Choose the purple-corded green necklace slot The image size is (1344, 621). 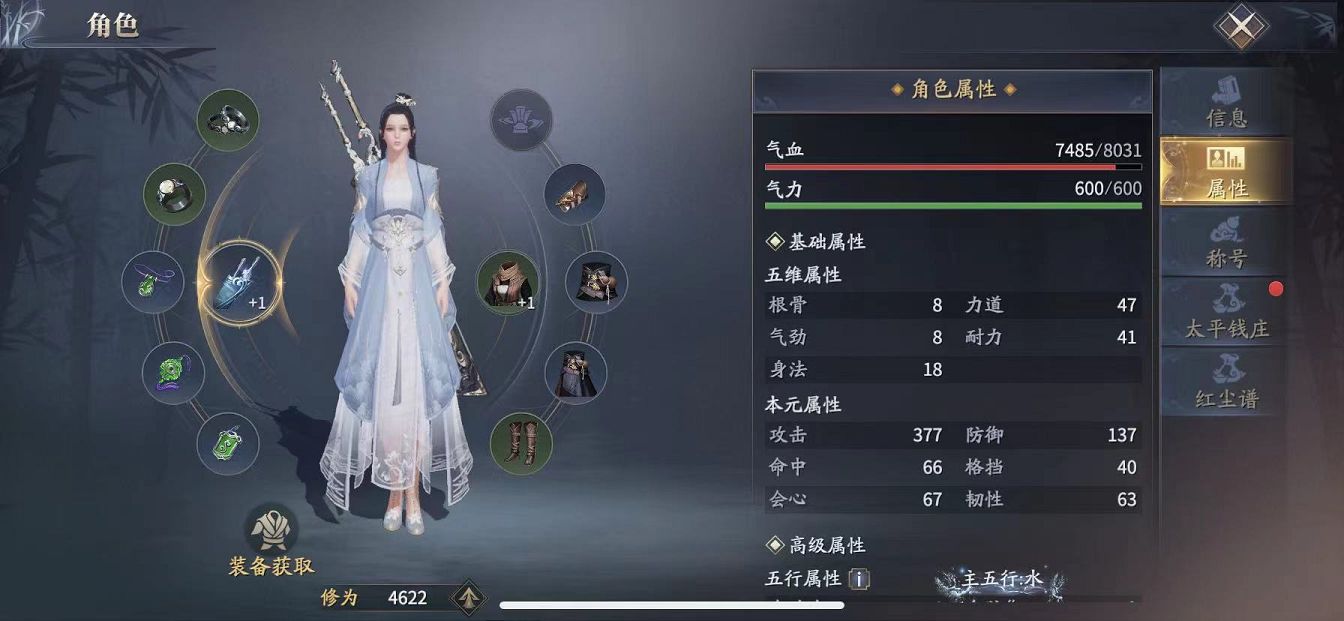coord(153,282)
